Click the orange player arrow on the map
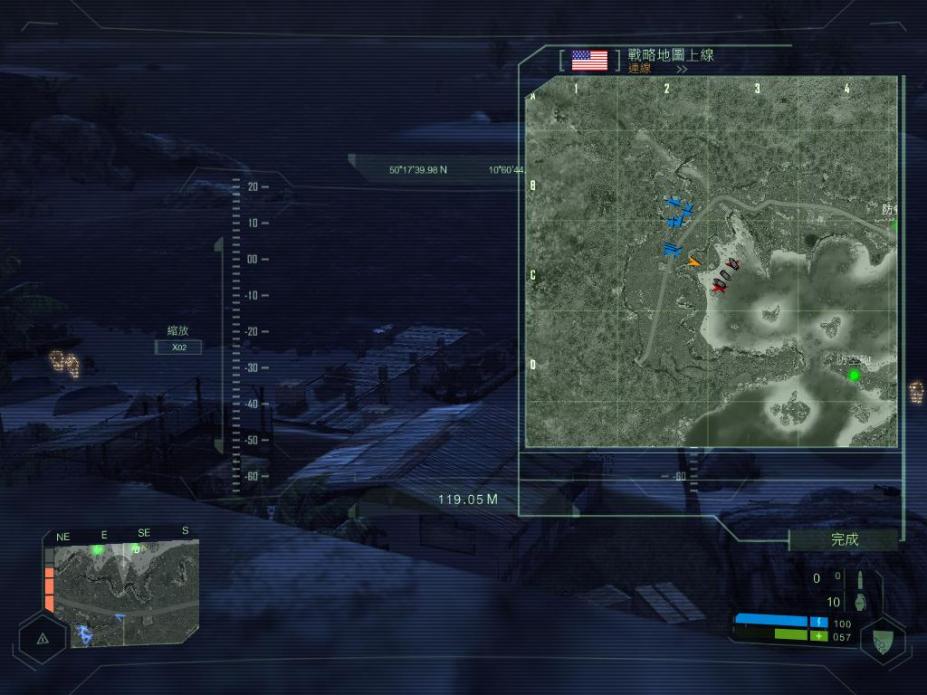Screen dimensions: 927x695 click(x=693, y=262)
